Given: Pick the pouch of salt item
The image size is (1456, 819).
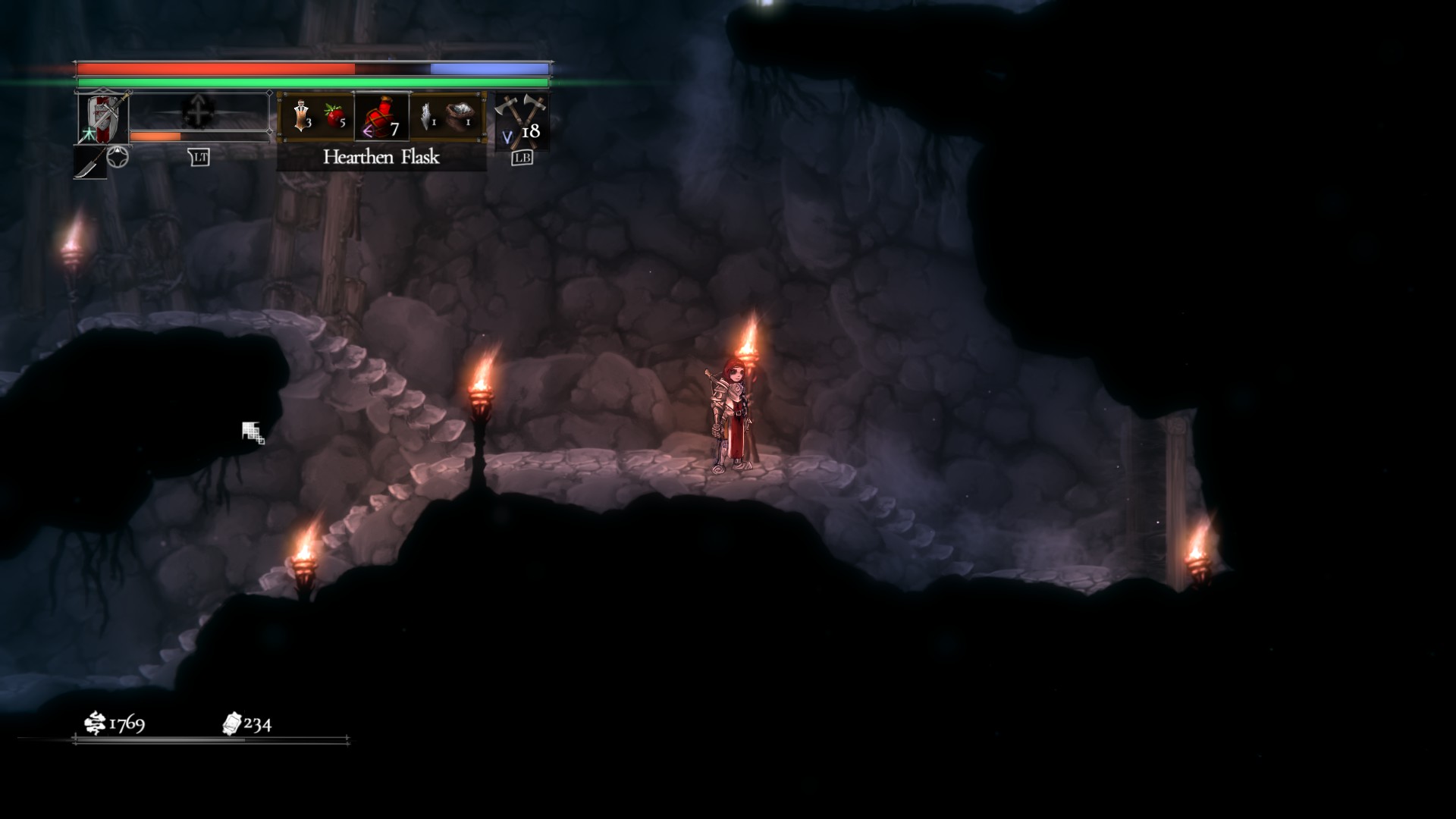Looking at the screenshot, I should tap(460, 116).
